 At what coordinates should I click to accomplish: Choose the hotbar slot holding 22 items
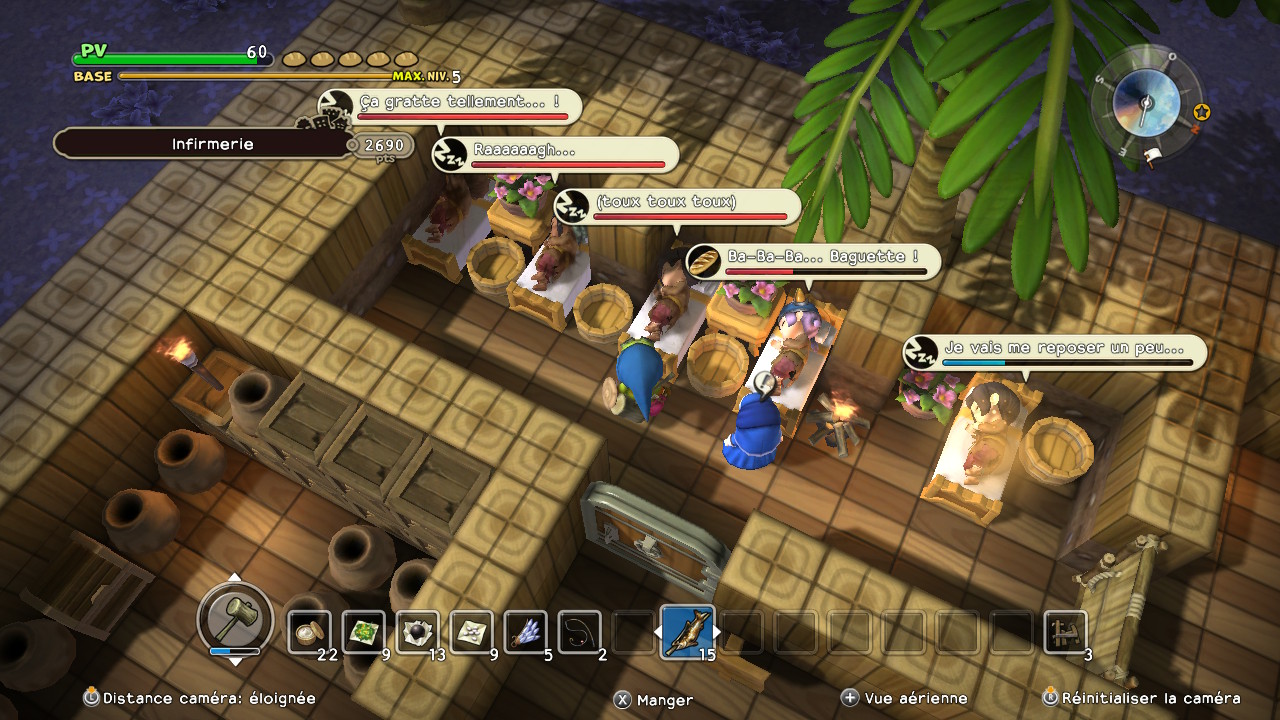pyautogui.click(x=310, y=632)
